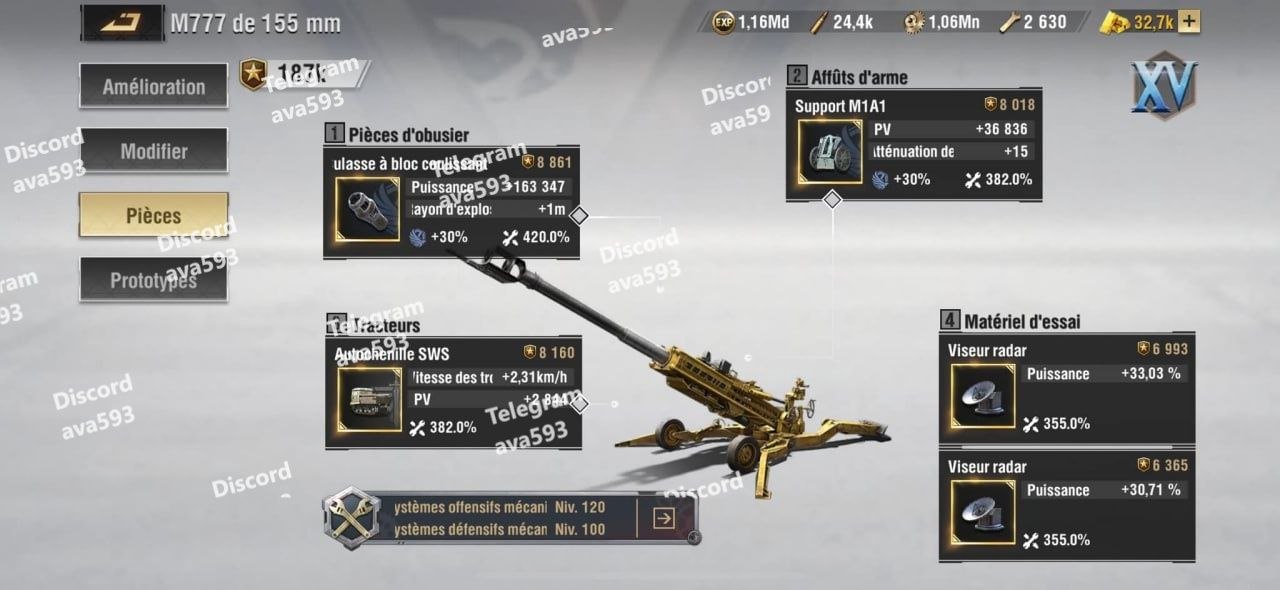The height and width of the screenshot is (590, 1280).
Task: Open the XV rank badge
Action: point(1164,86)
